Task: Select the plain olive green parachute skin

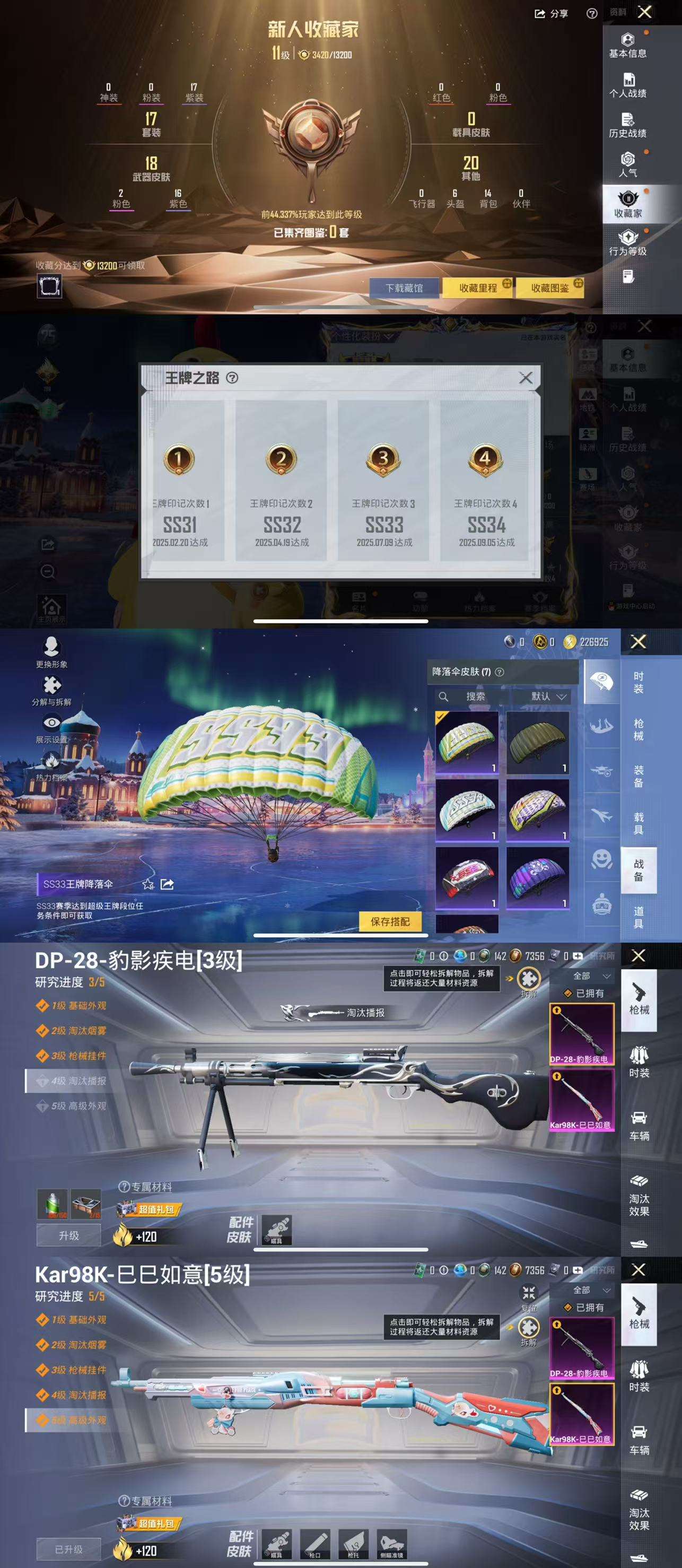Action: tap(537, 742)
